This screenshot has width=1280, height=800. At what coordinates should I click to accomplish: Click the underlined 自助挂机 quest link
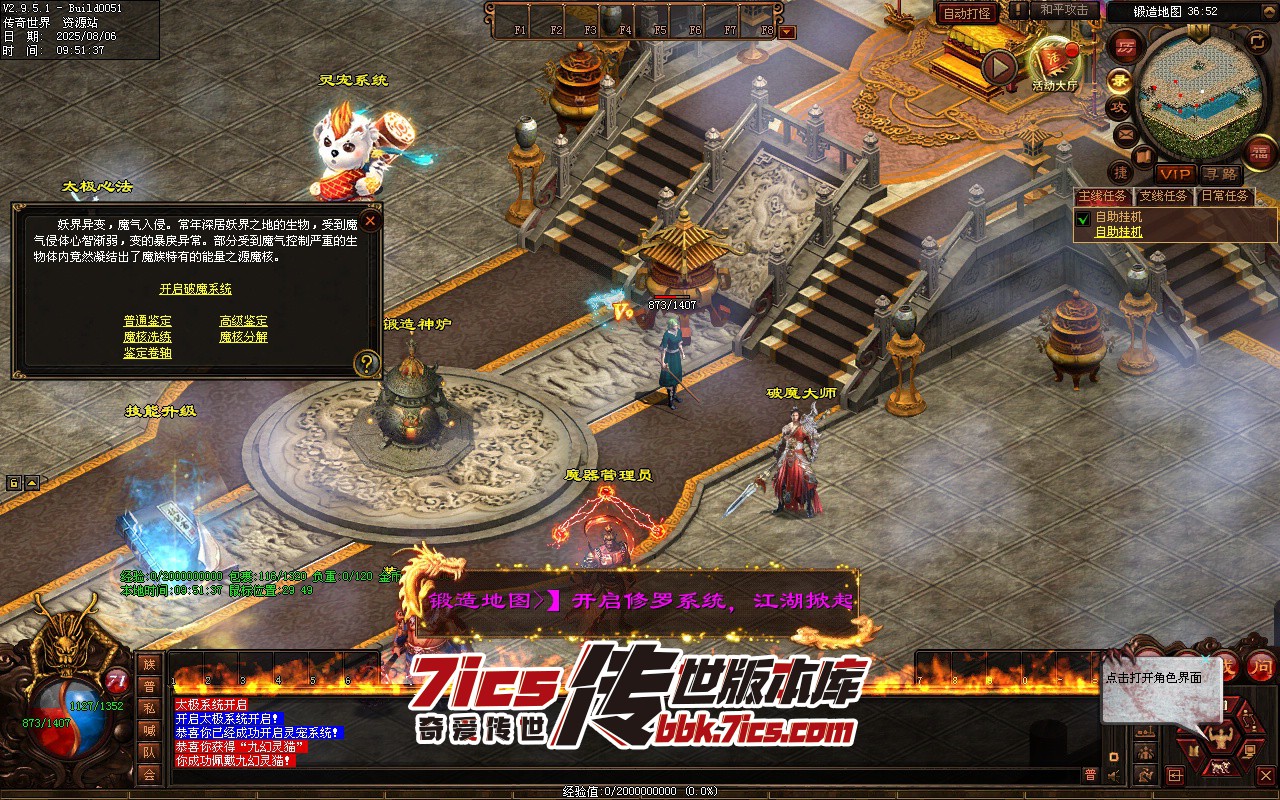(x=1118, y=232)
